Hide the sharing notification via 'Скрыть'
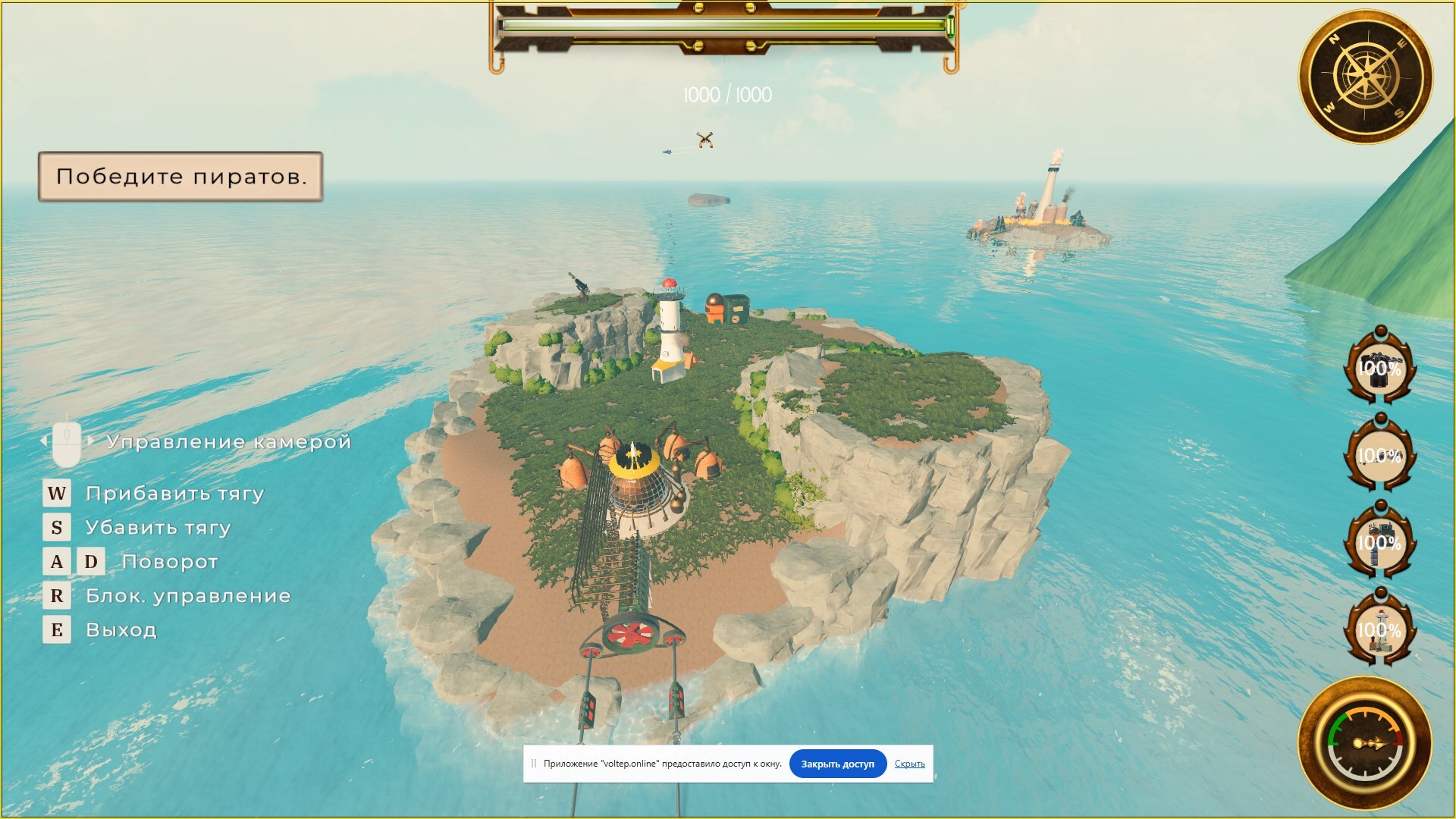Screen dimensions: 1456x819 point(909,764)
